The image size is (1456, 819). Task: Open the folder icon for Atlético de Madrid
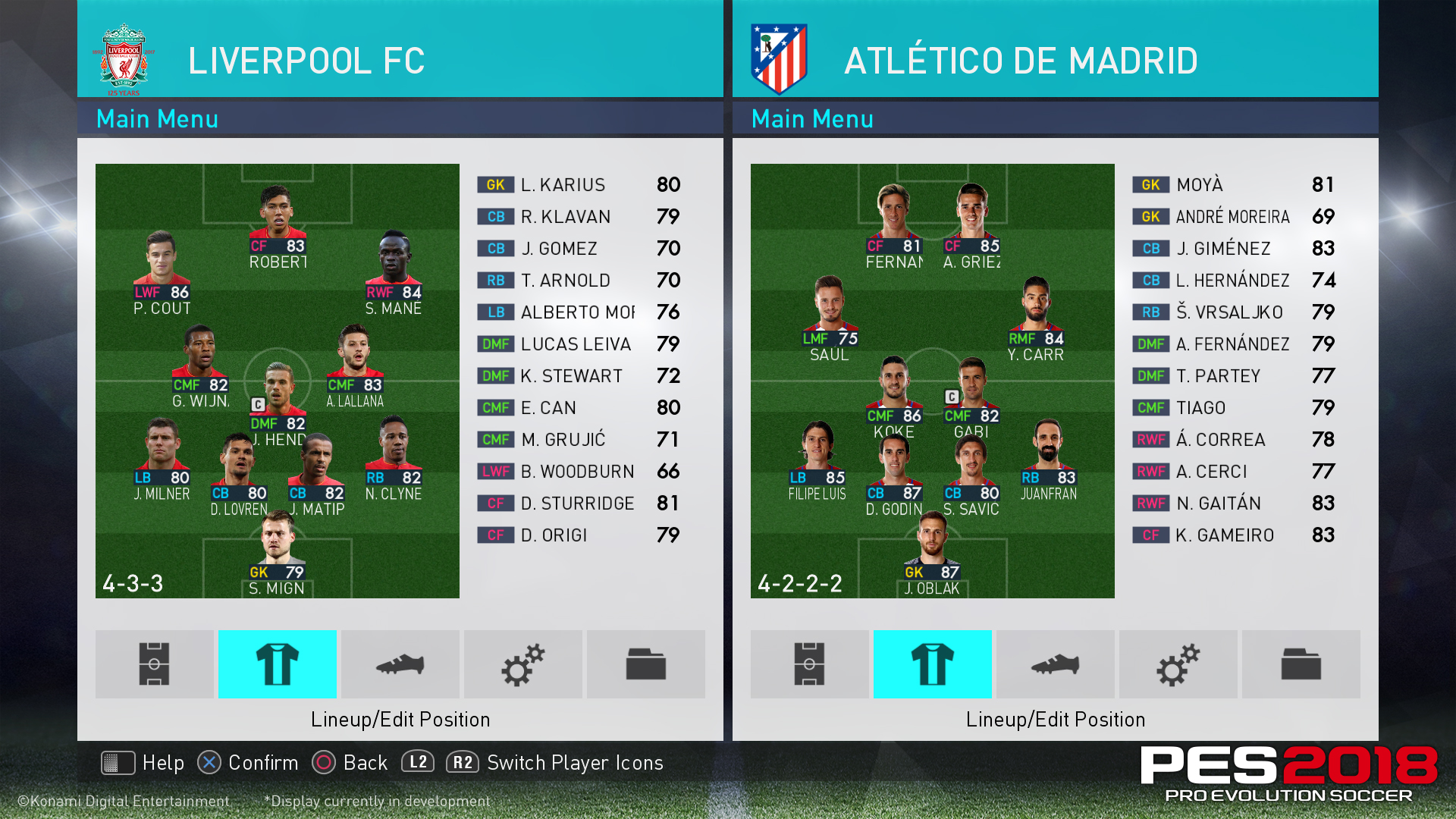click(x=1301, y=664)
